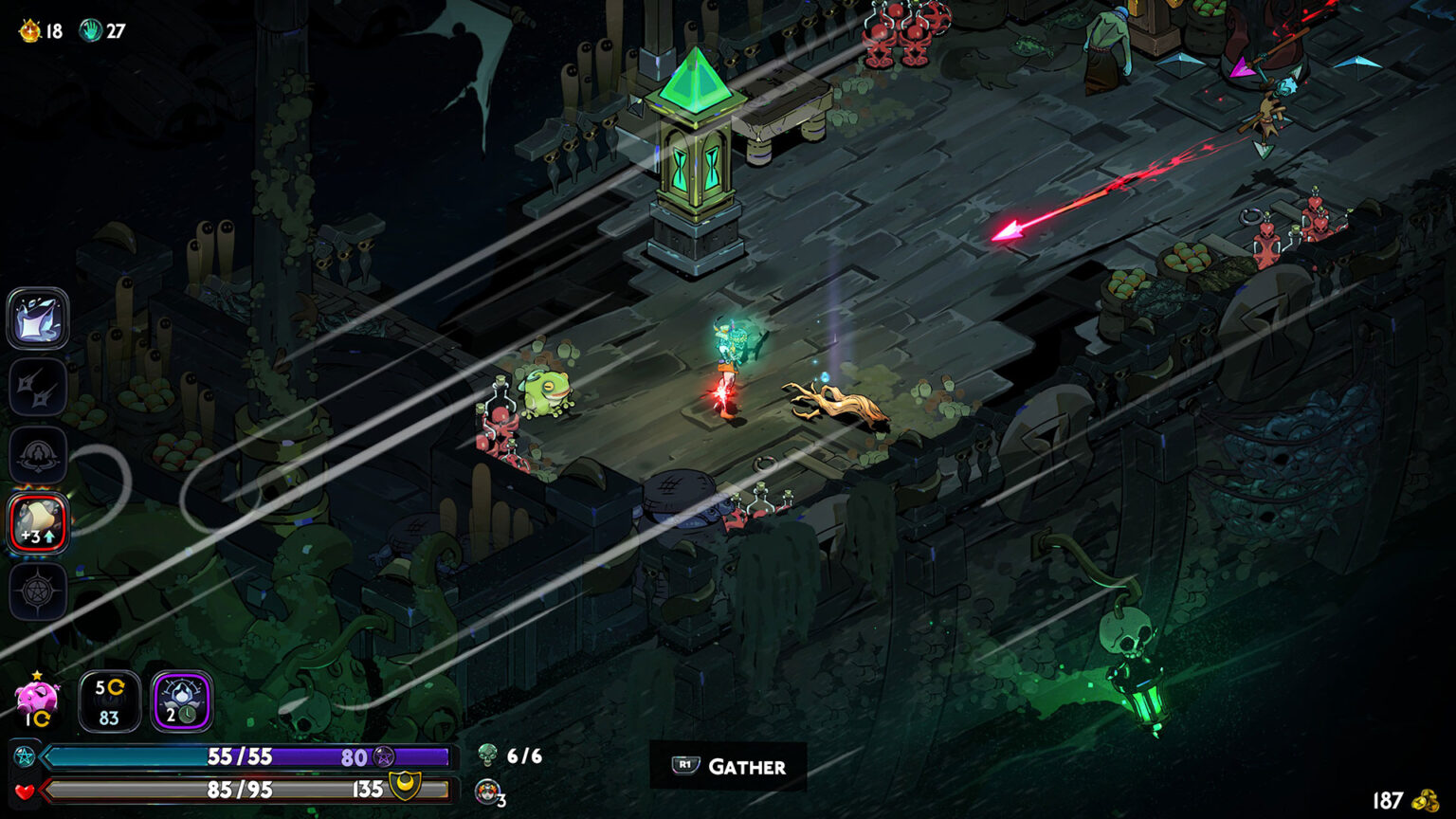Image resolution: width=1456 pixels, height=819 pixels.
Task: Select the glowing cast diamond ability icon
Action: [38, 319]
